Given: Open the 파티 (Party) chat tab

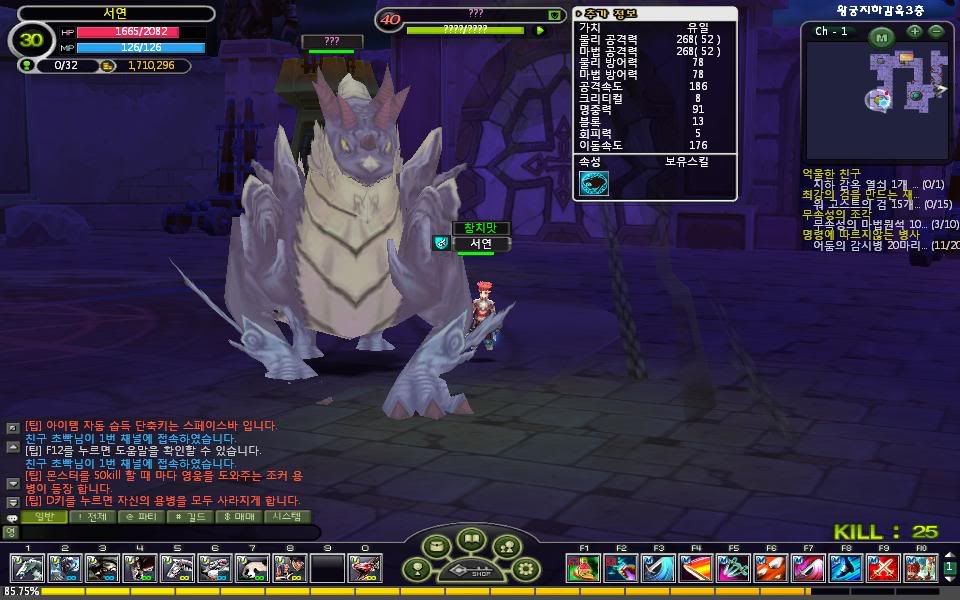Looking at the screenshot, I should [x=141, y=517].
